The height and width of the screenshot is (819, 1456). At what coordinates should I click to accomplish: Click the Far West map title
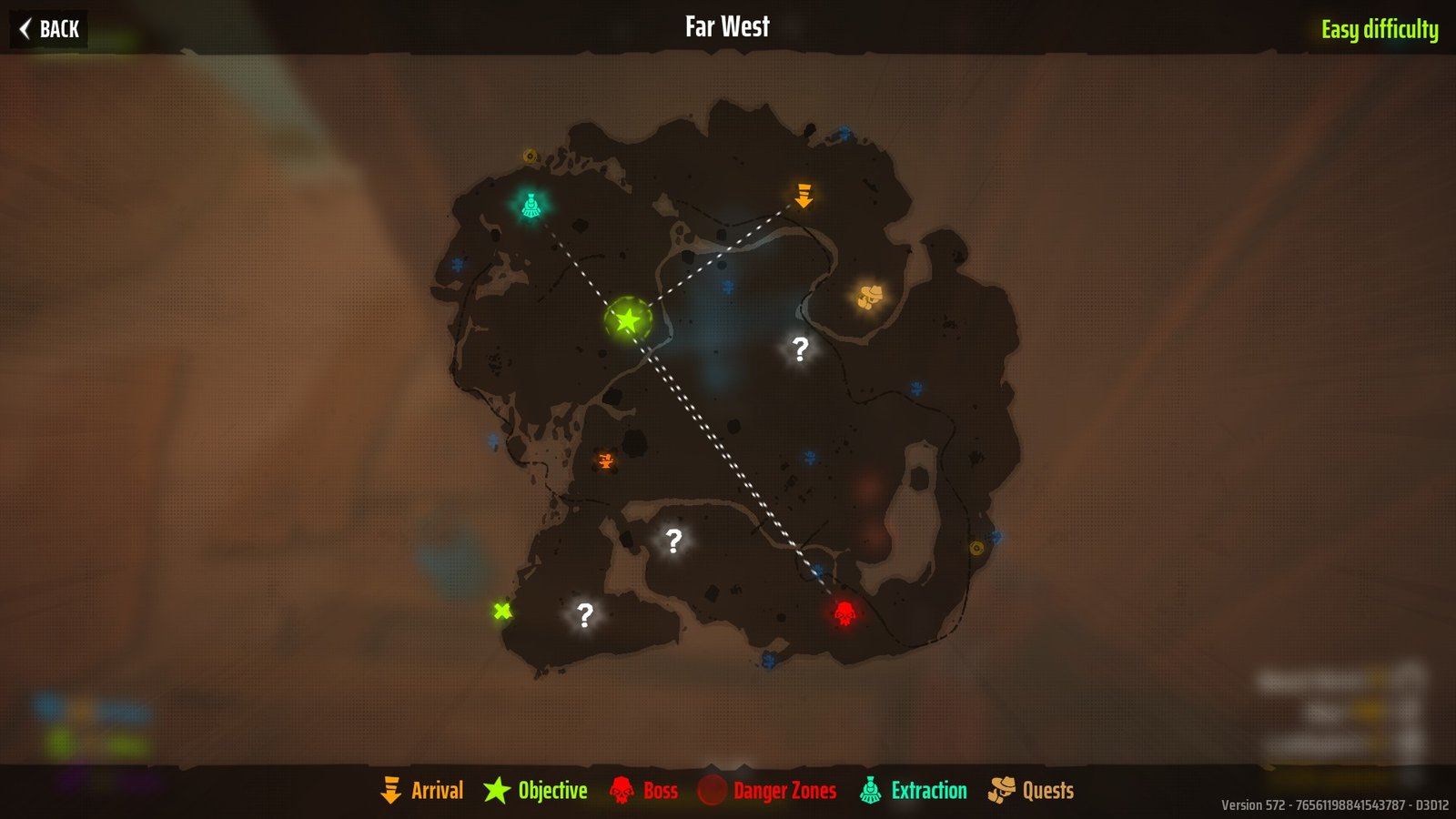[x=725, y=26]
